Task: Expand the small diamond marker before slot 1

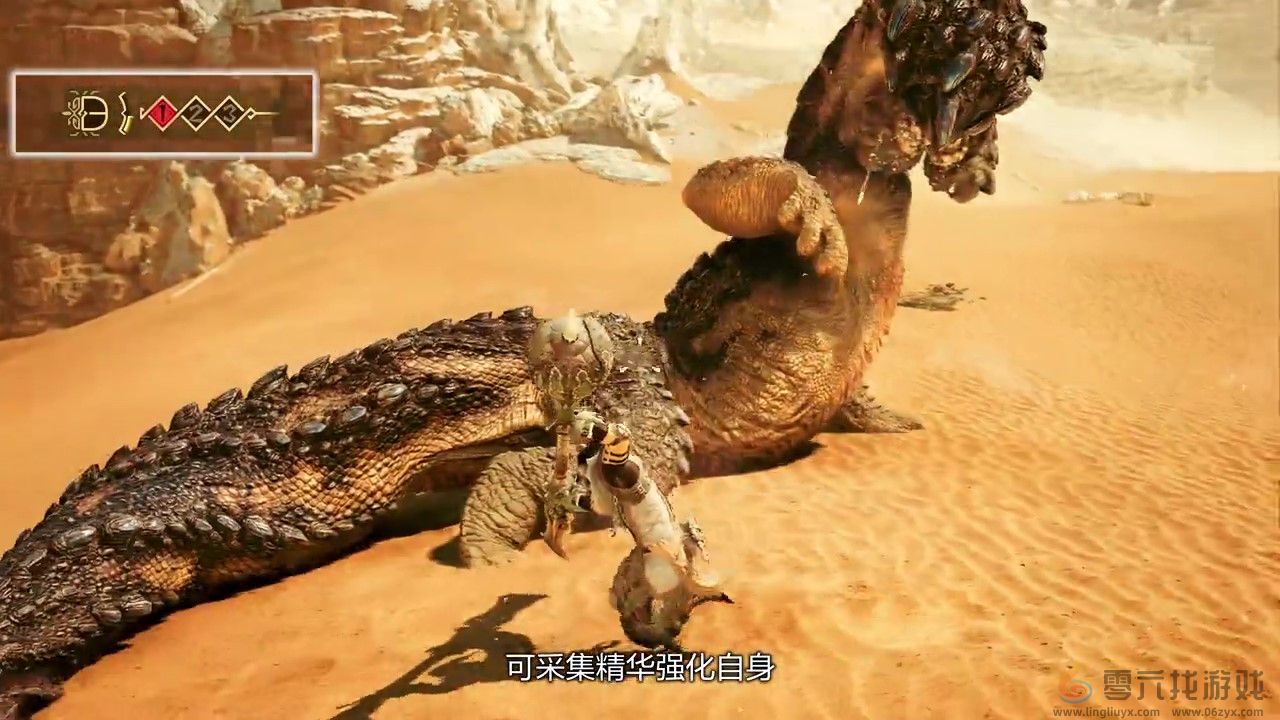Action: pyautogui.click(x=142, y=112)
